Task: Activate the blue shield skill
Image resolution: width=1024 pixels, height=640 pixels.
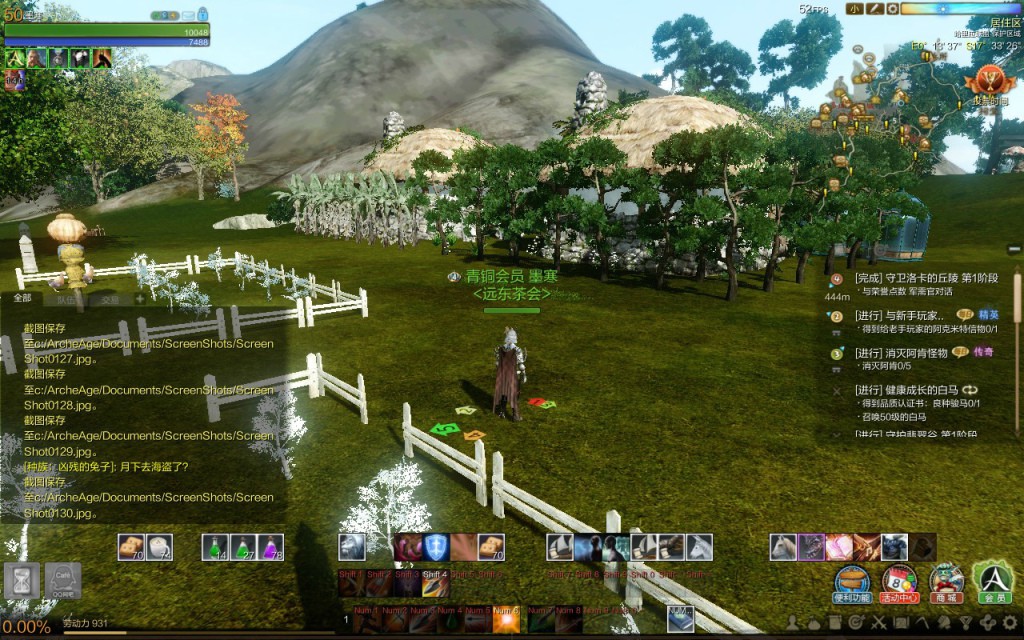Action: 435,546
